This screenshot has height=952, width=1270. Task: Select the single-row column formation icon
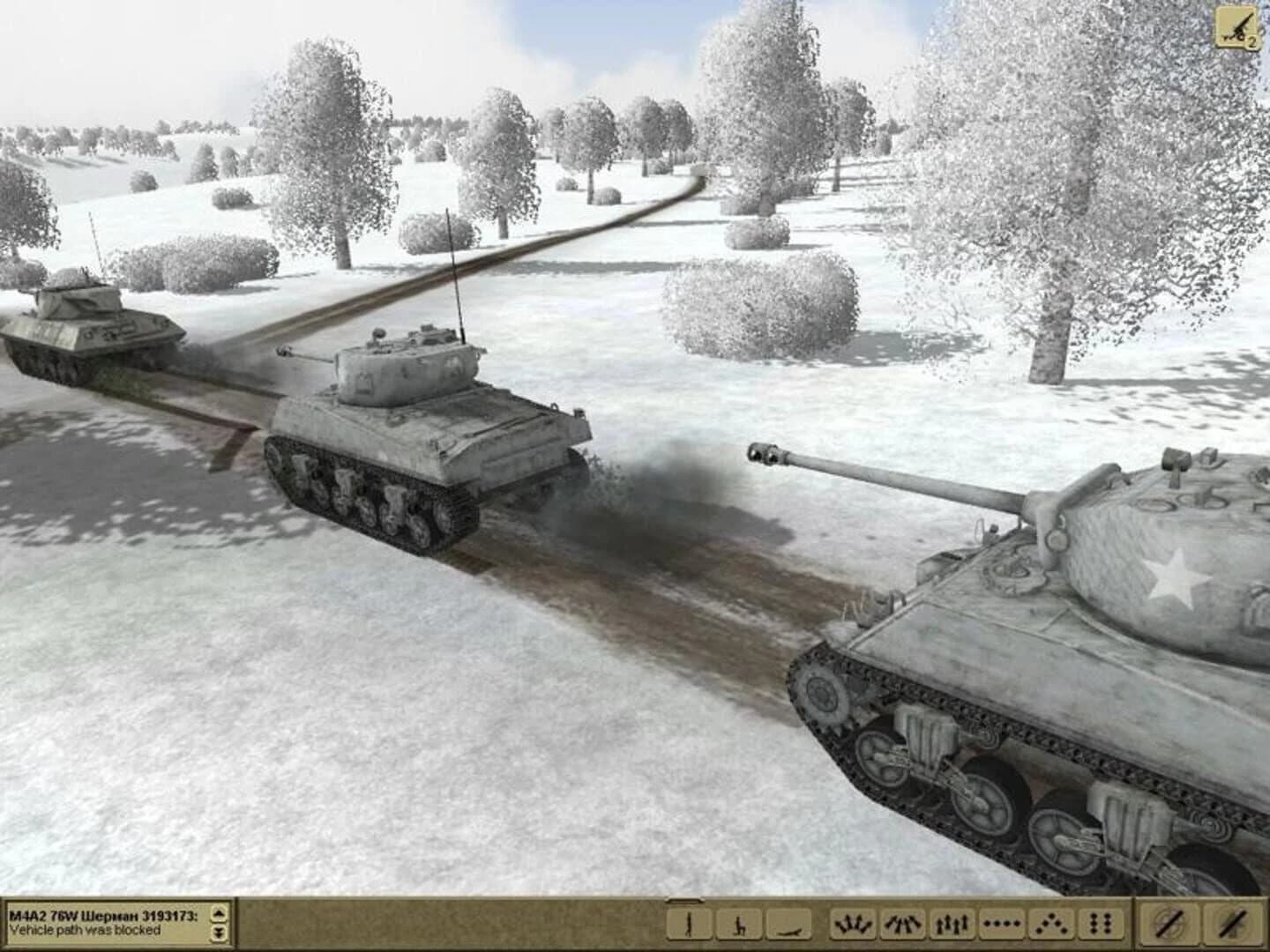(x=1000, y=926)
